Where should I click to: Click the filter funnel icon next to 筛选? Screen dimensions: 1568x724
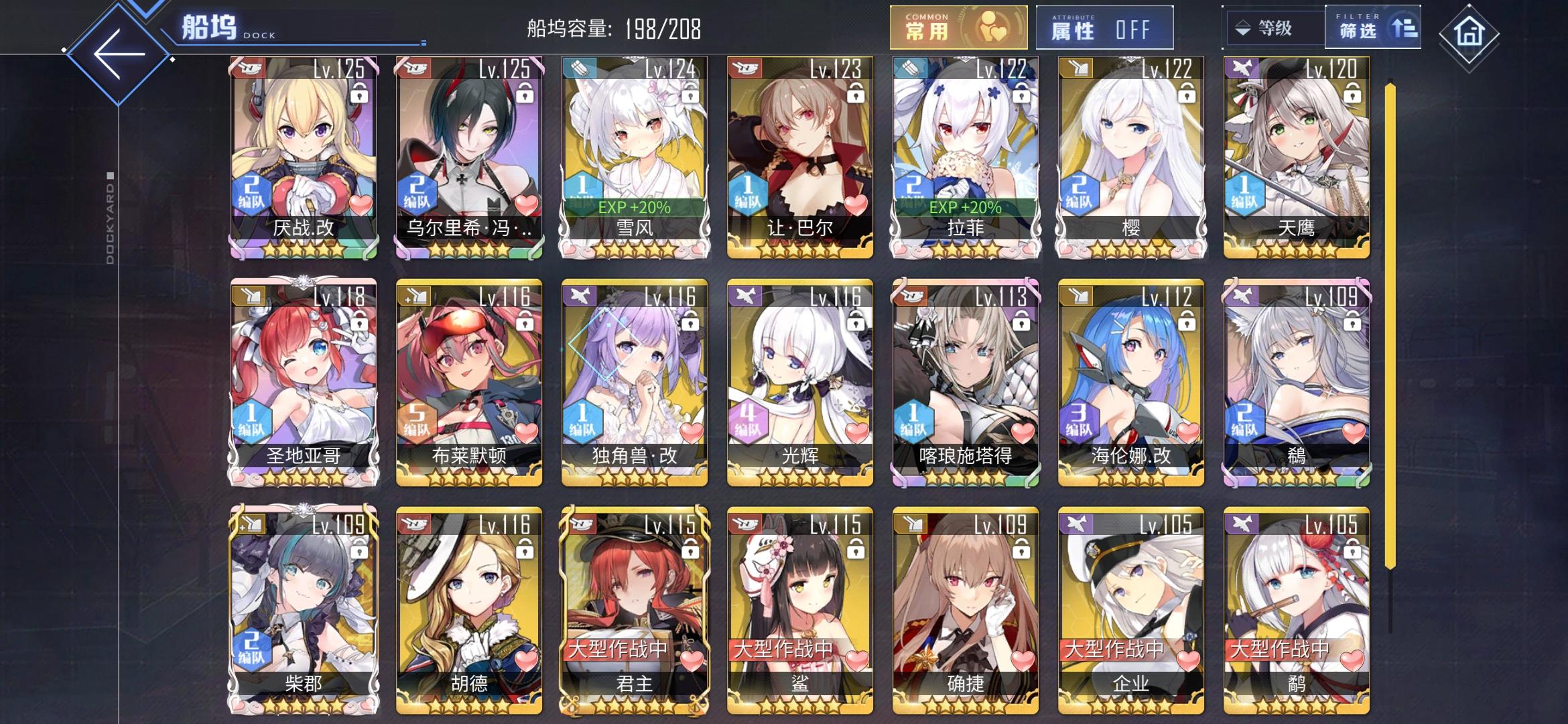(1404, 27)
